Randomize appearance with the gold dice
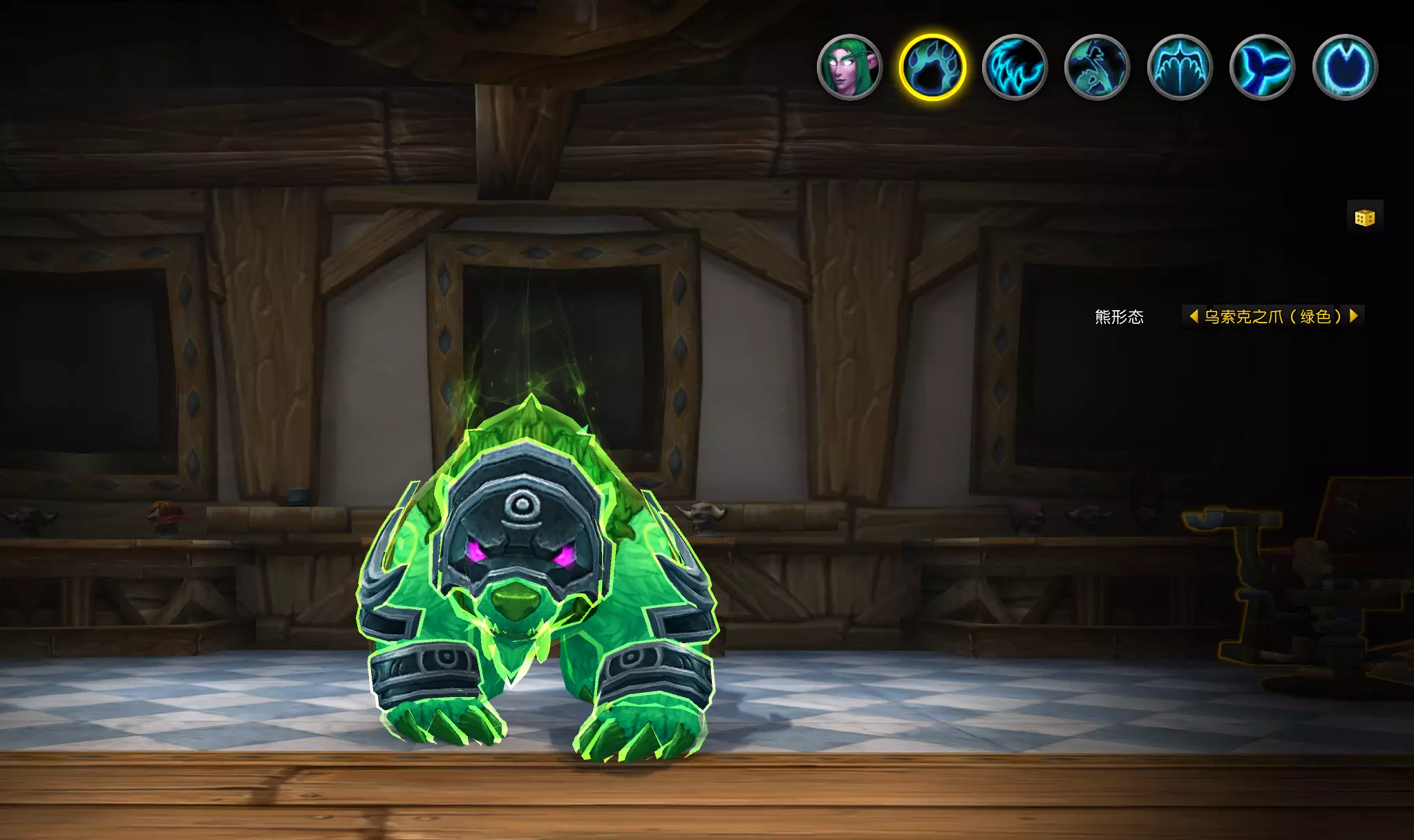Screen dimensions: 1414x840 click(1365, 218)
